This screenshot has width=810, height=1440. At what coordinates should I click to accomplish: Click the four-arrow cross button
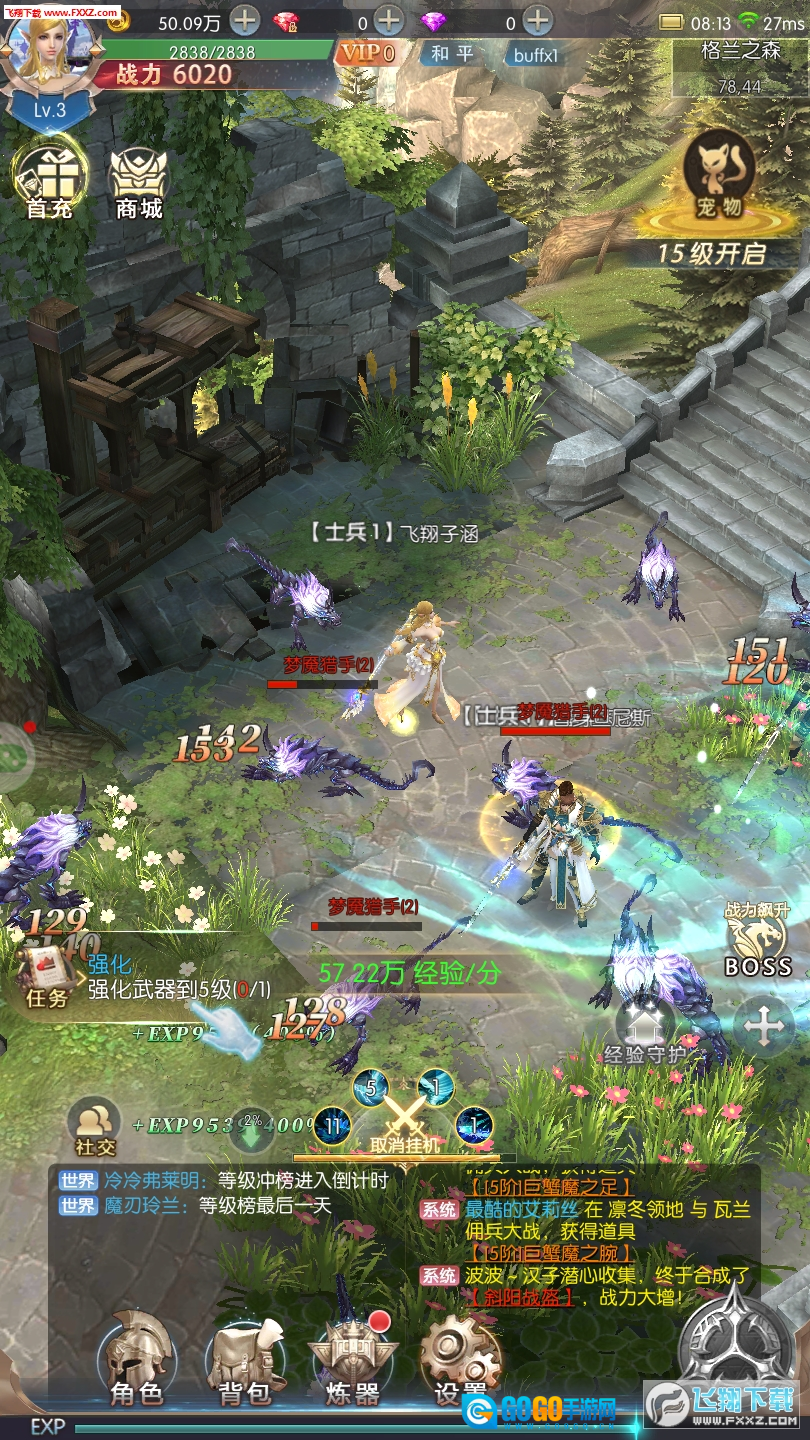[764, 1027]
